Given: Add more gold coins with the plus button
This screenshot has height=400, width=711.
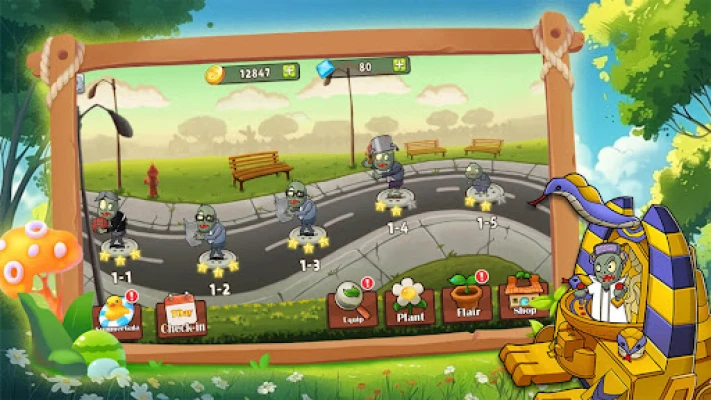Looking at the screenshot, I should point(290,72).
